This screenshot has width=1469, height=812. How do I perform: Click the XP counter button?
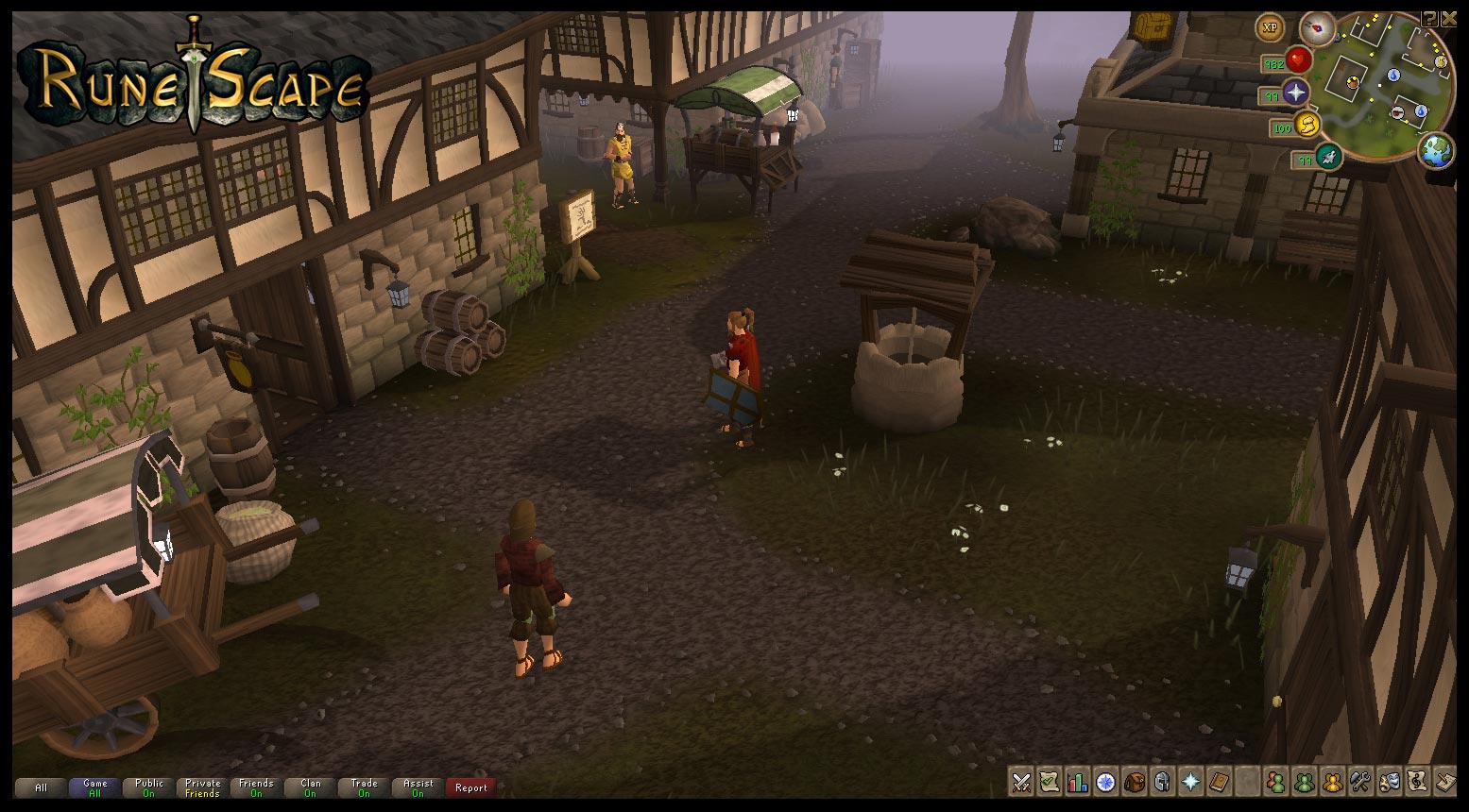(1270, 28)
